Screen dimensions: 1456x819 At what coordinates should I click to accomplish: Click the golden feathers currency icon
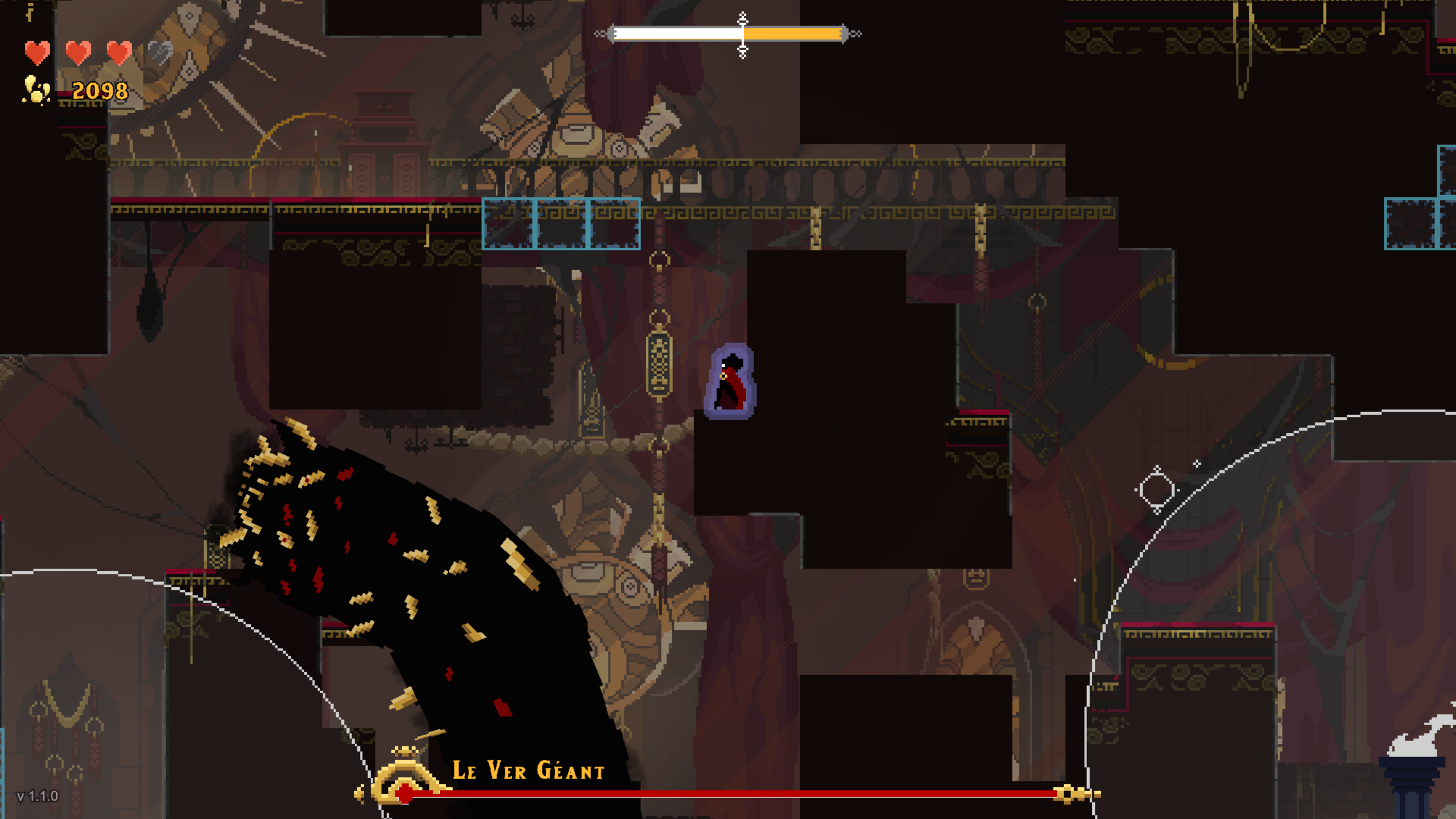click(x=35, y=91)
